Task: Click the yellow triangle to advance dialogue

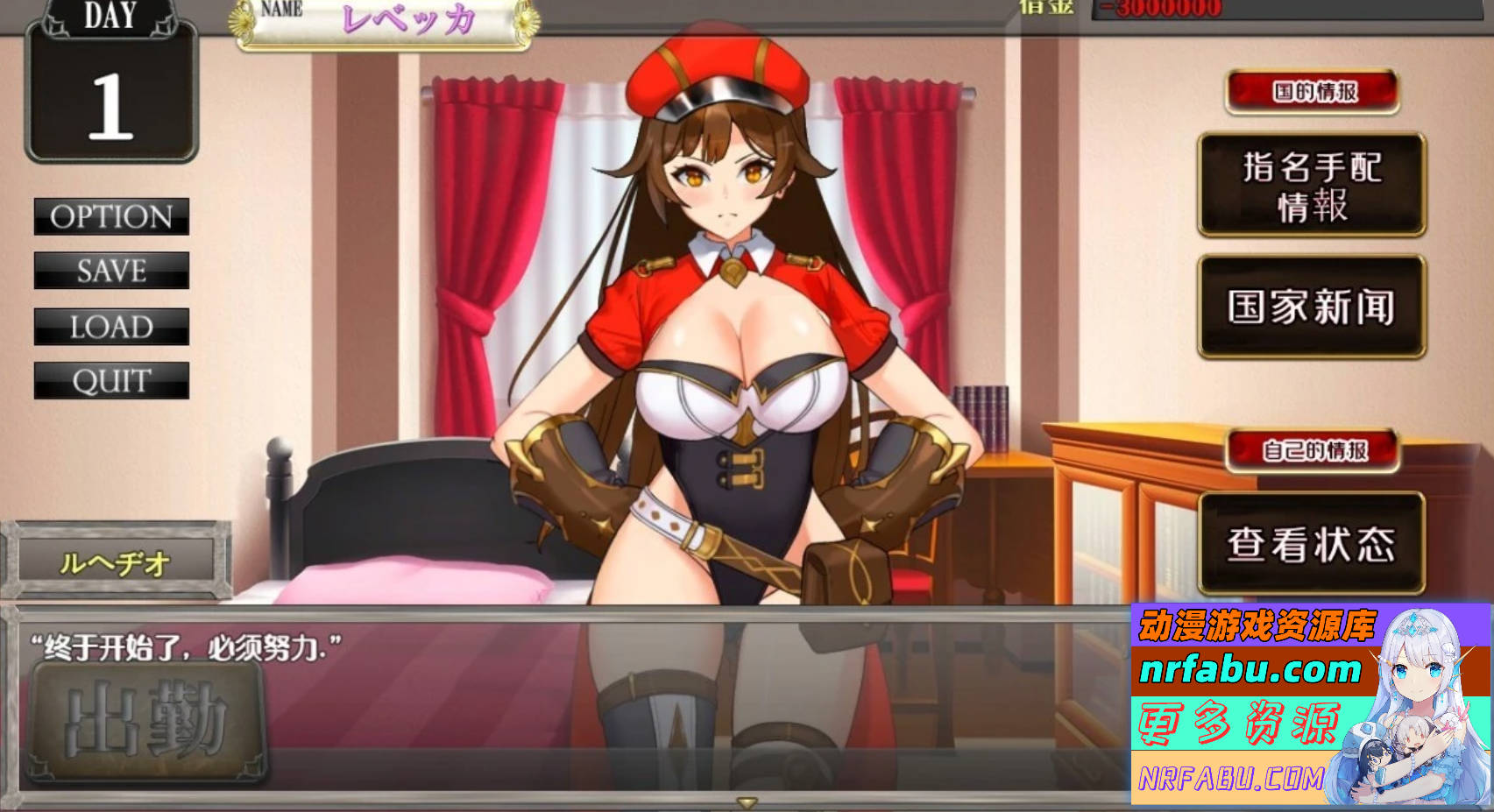Action: pyautogui.click(x=747, y=801)
